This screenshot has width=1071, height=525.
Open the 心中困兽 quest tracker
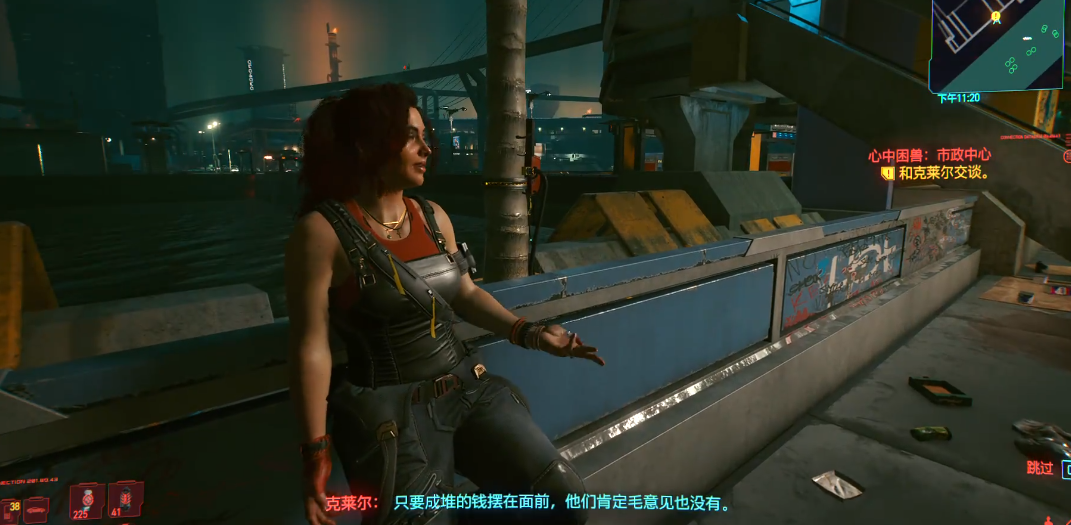coord(929,155)
